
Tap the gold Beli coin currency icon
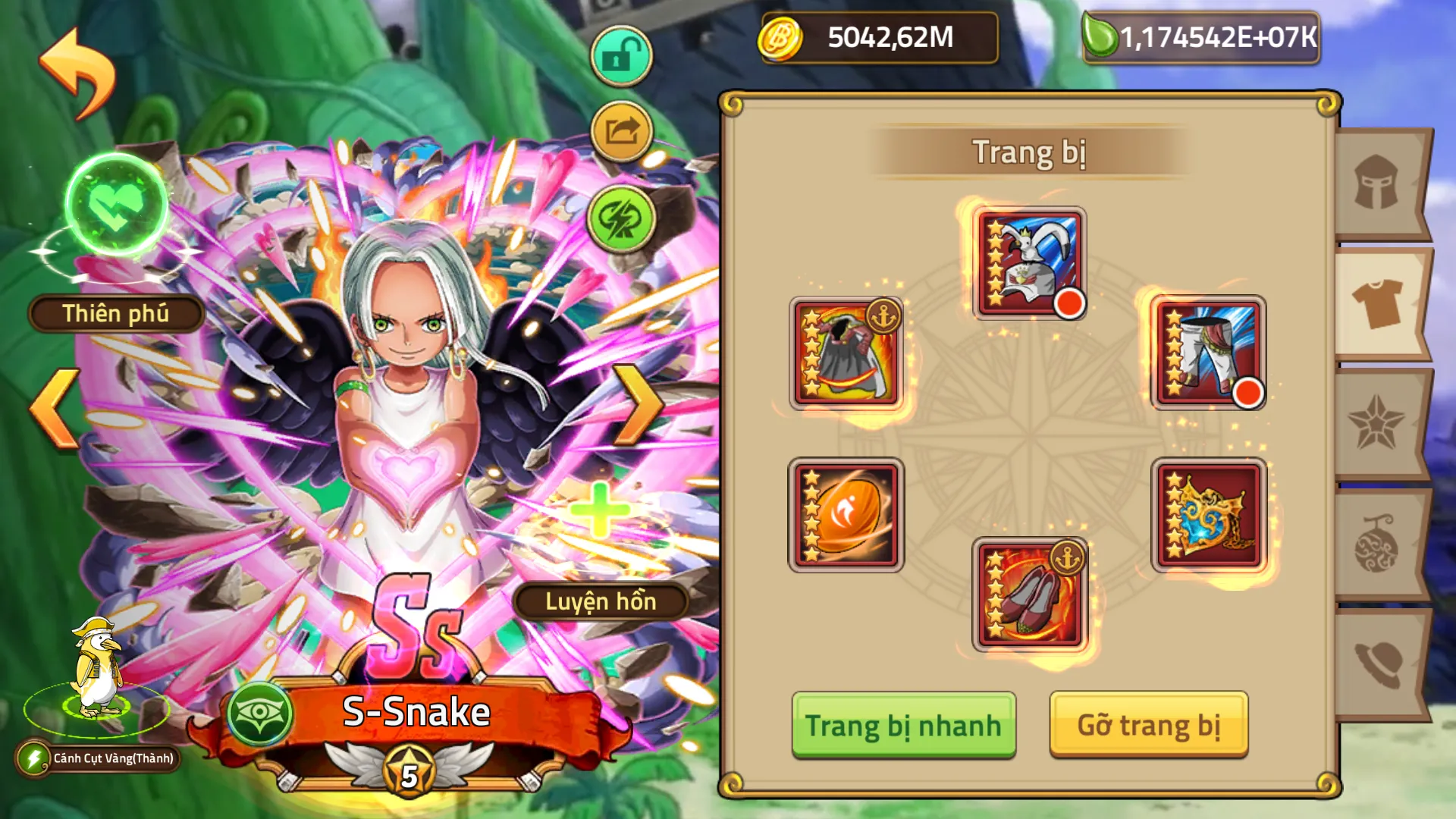(x=779, y=36)
